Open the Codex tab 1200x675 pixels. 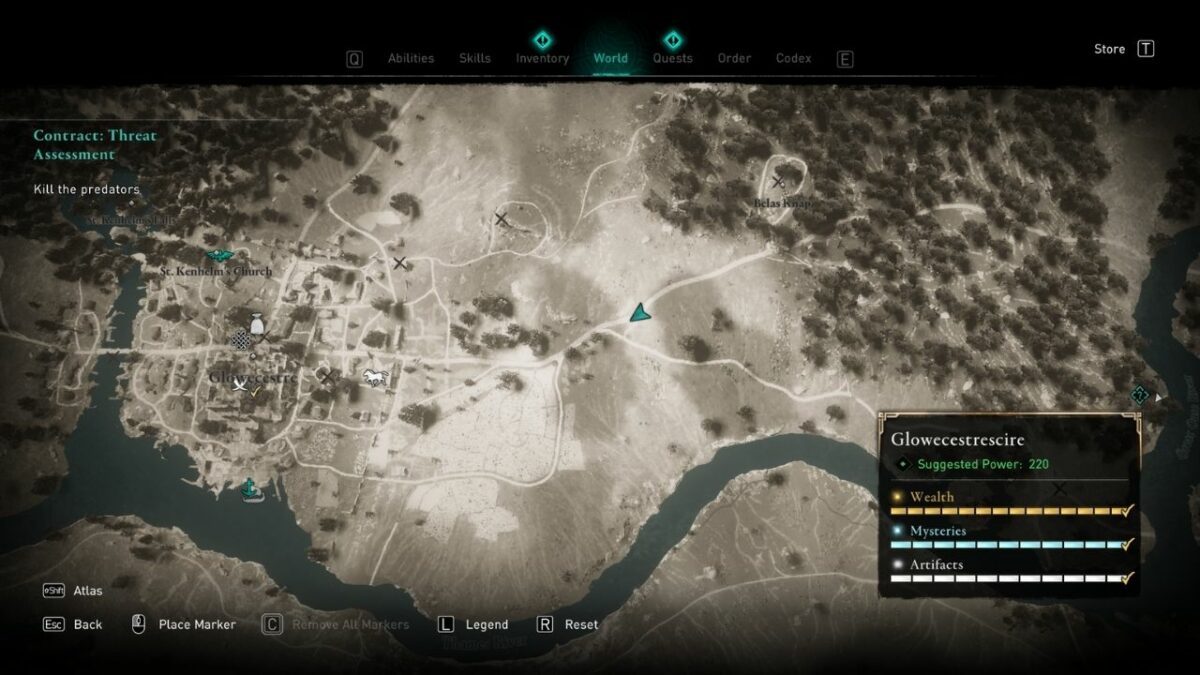point(793,58)
